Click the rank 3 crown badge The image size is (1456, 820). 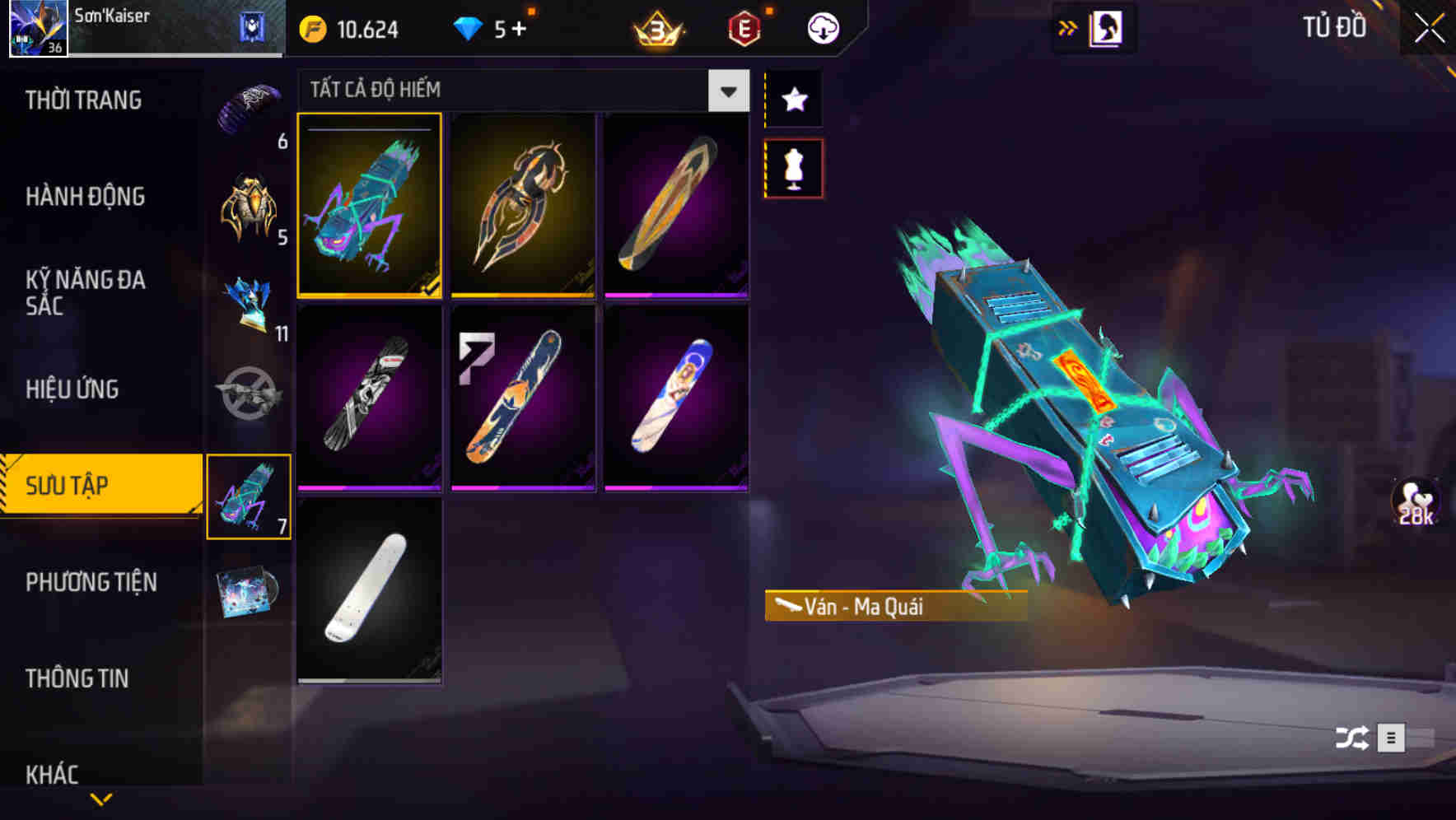[655, 27]
